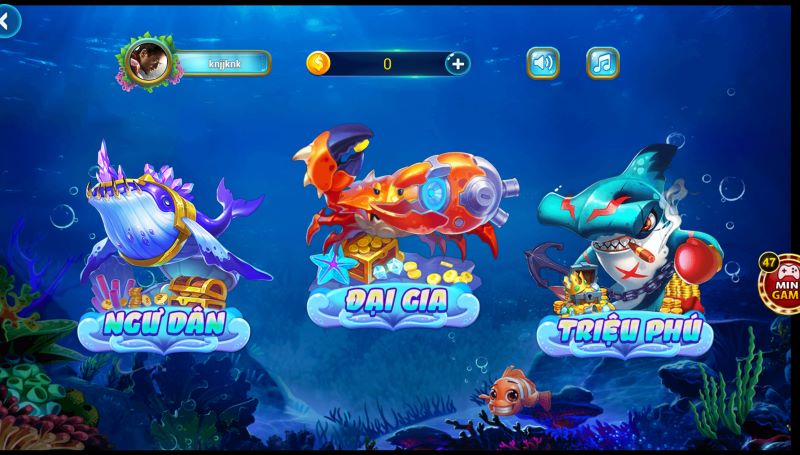Image resolution: width=800 pixels, height=455 pixels.
Task: Open the player avatar profile
Action: [x=147, y=63]
